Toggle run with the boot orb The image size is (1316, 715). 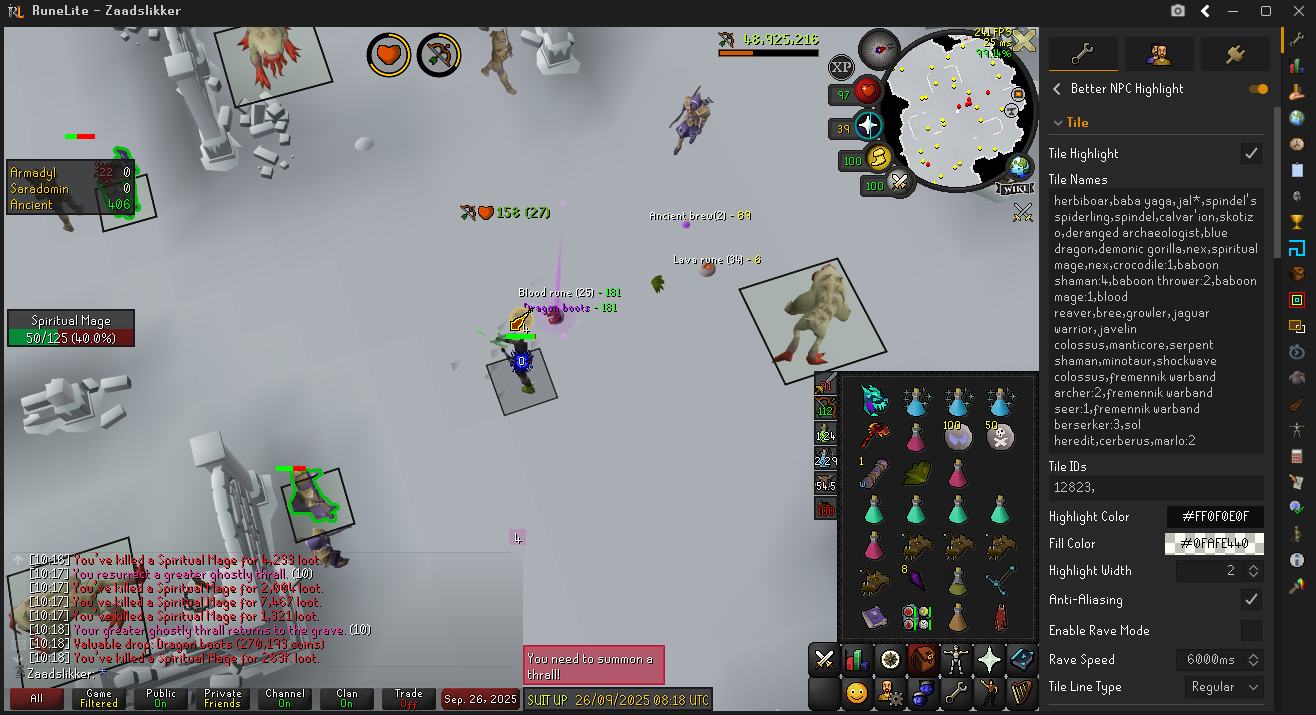coord(878,158)
